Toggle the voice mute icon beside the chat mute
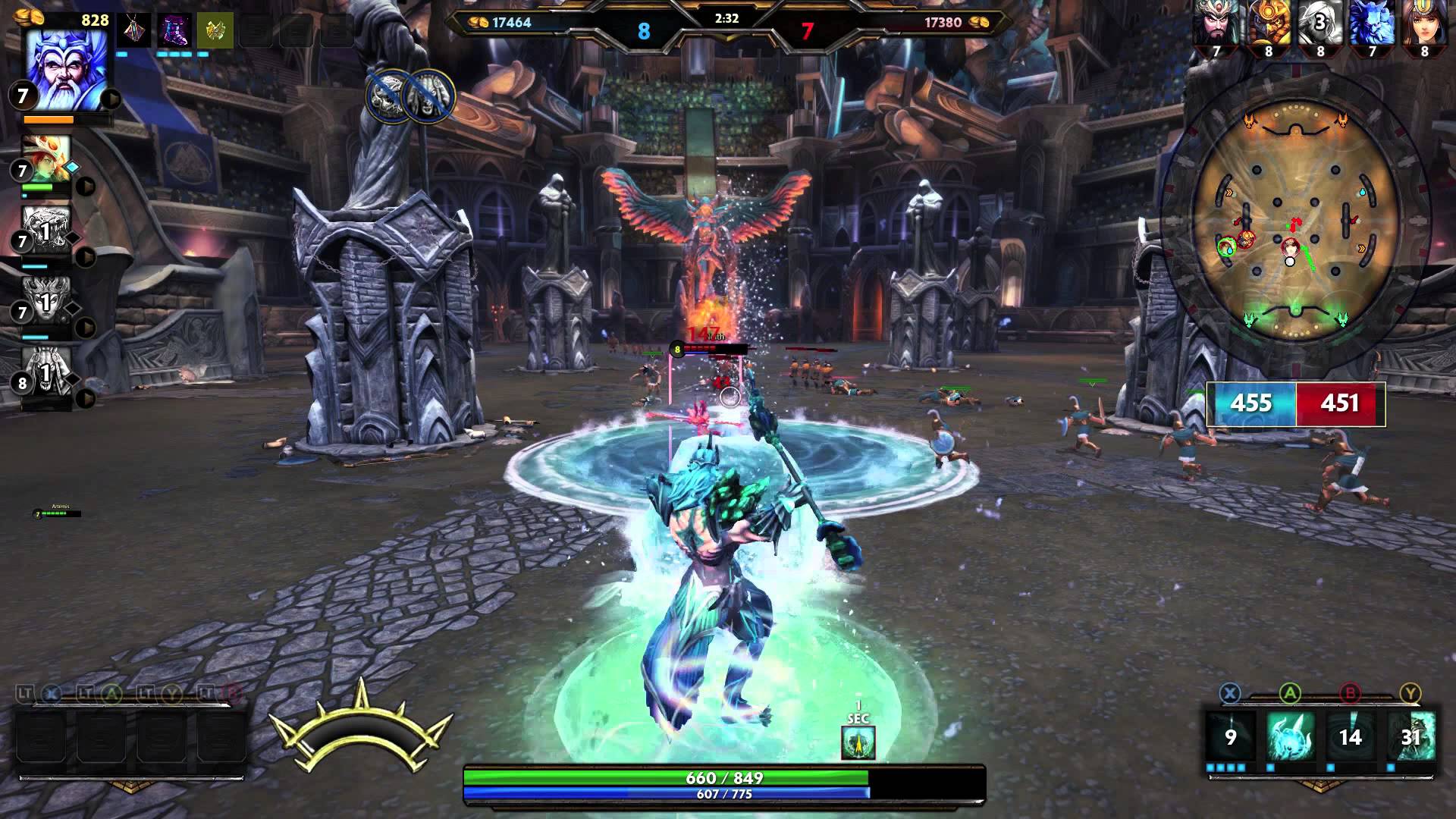The image size is (1456, 819). 428,95
